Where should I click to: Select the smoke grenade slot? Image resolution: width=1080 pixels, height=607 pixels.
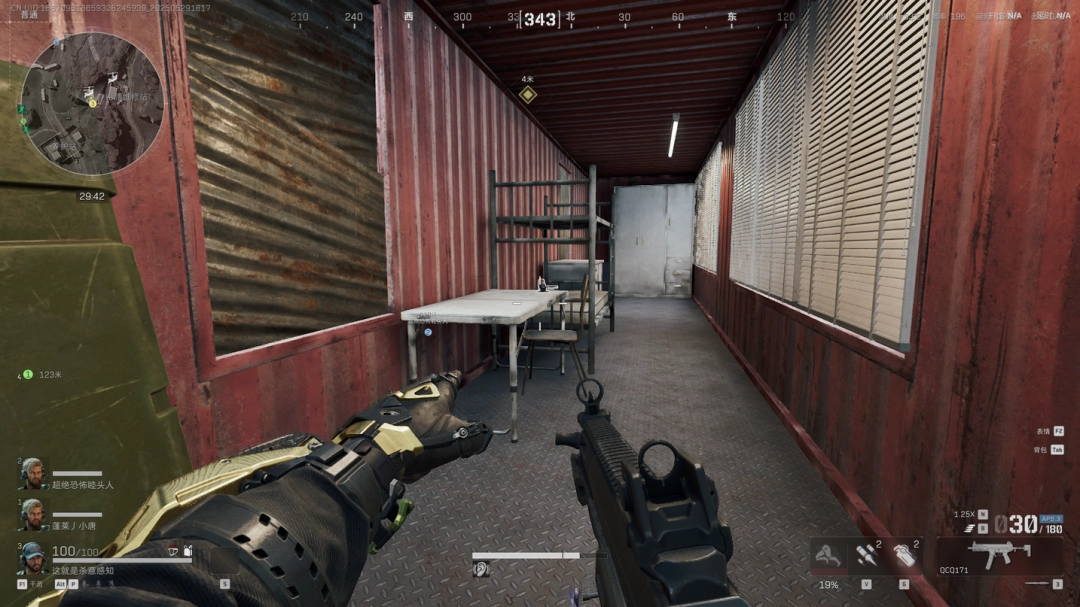pyautogui.click(x=905, y=555)
